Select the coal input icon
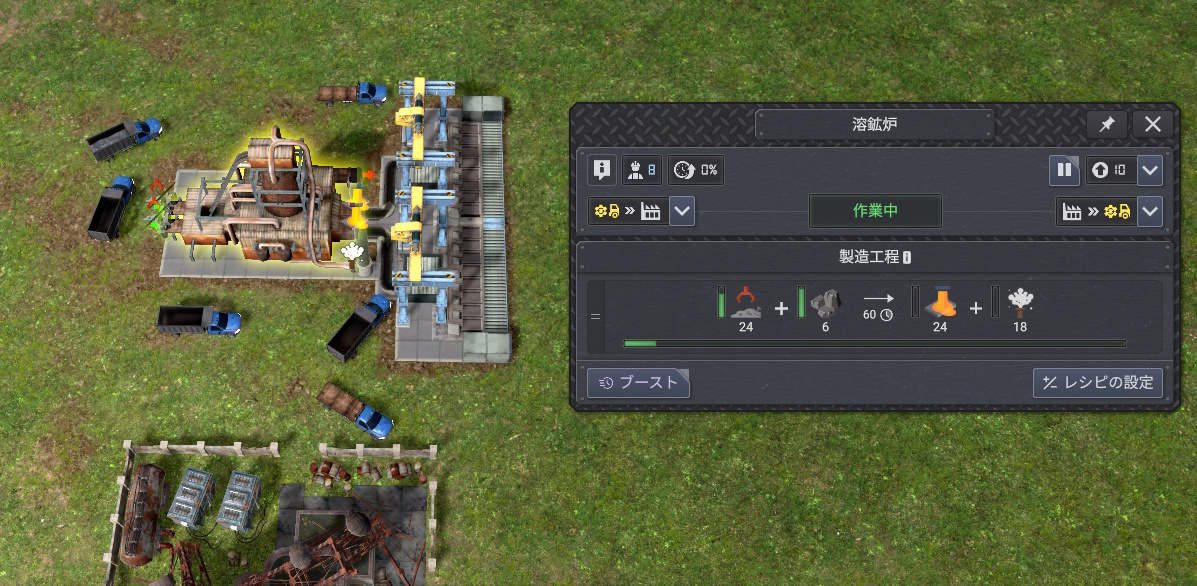This screenshot has width=1197, height=586. click(825, 303)
